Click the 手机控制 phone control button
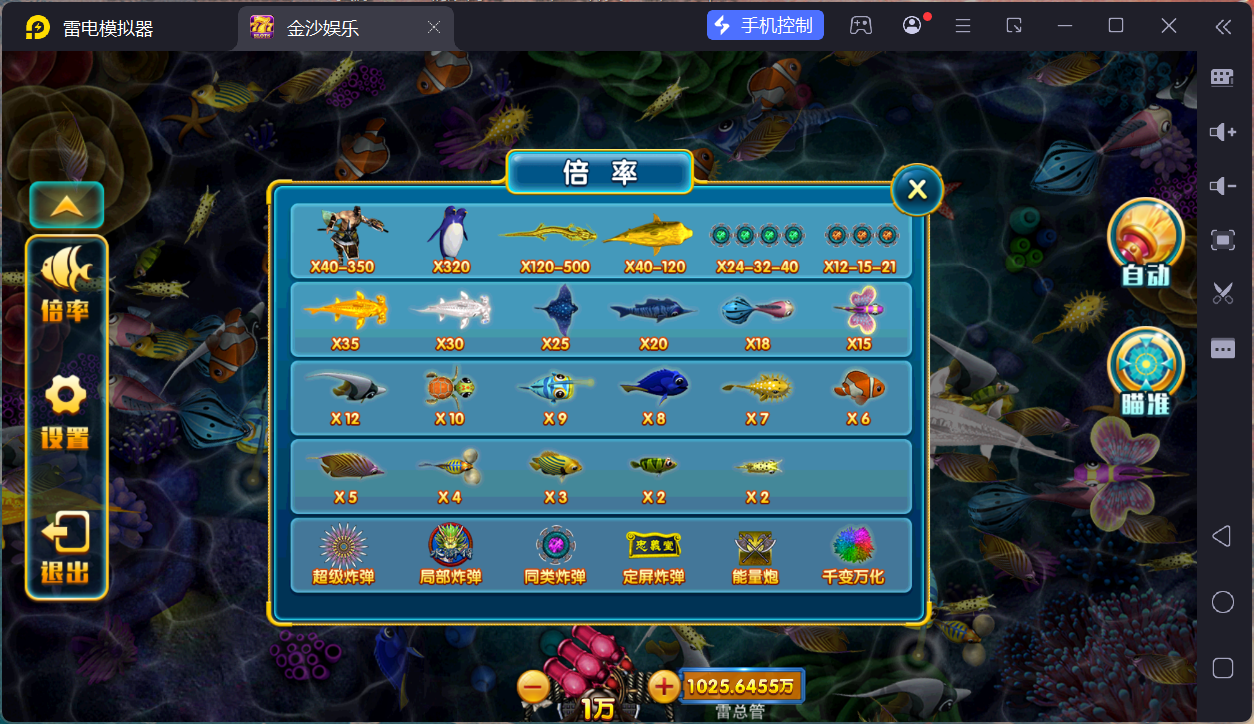This screenshot has height=724, width=1254. pos(765,26)
